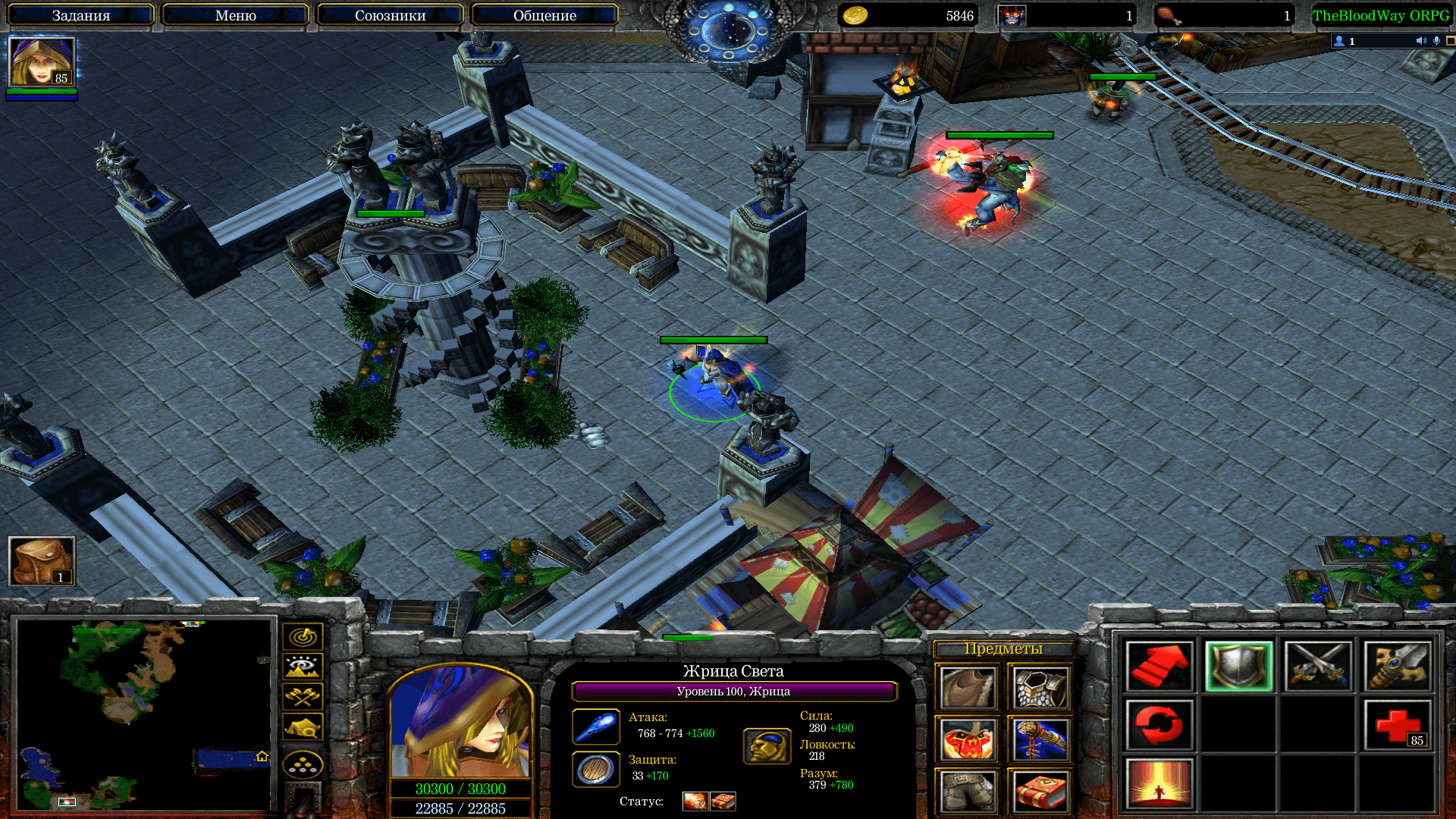Open the Задания quest log
The height and width of the screenshot is (819, 1456).
[80, 15]
